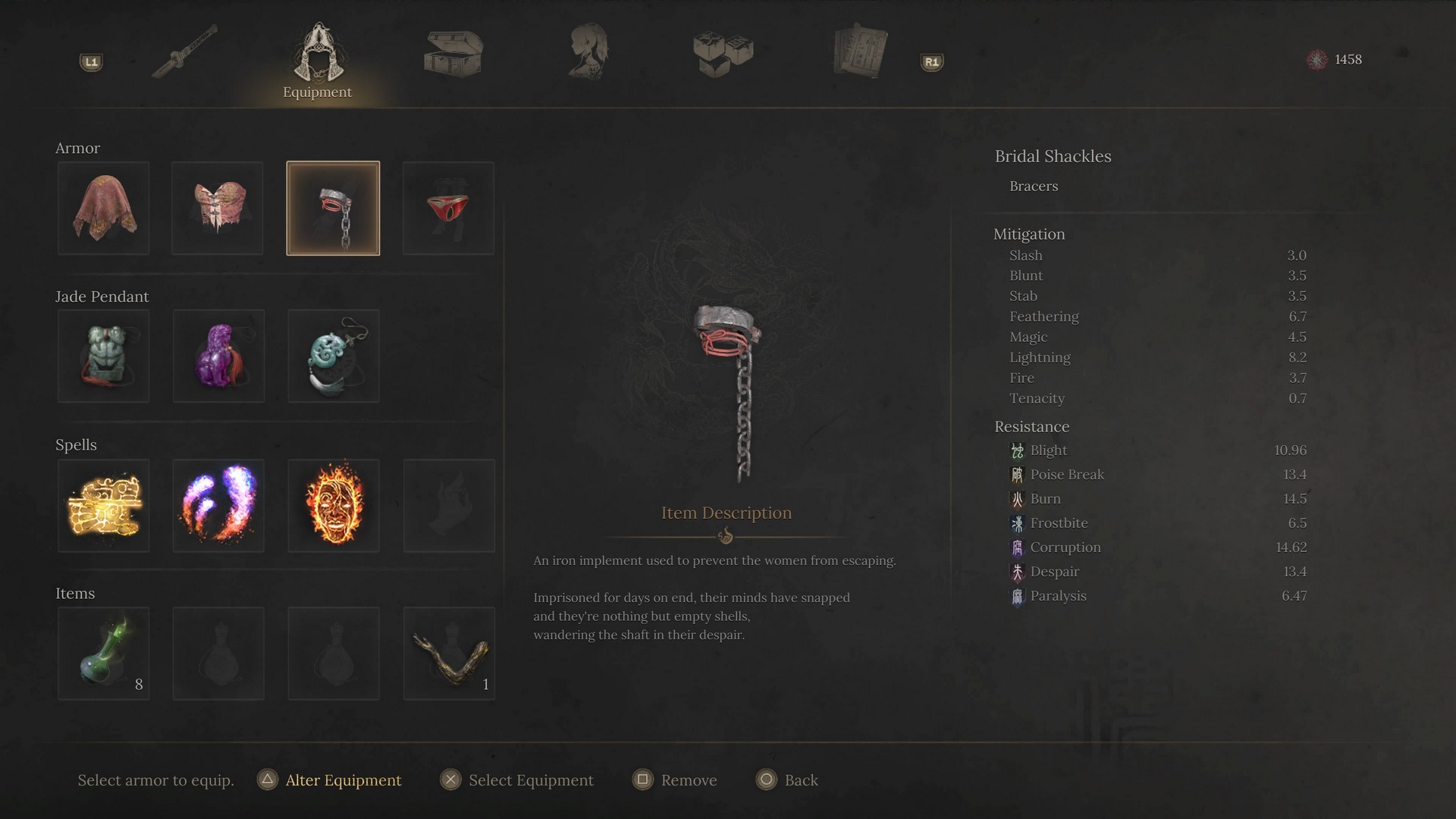Open the documents and scrolls tab
Viewport: 1456px width, 819px height.
[859, 52]
